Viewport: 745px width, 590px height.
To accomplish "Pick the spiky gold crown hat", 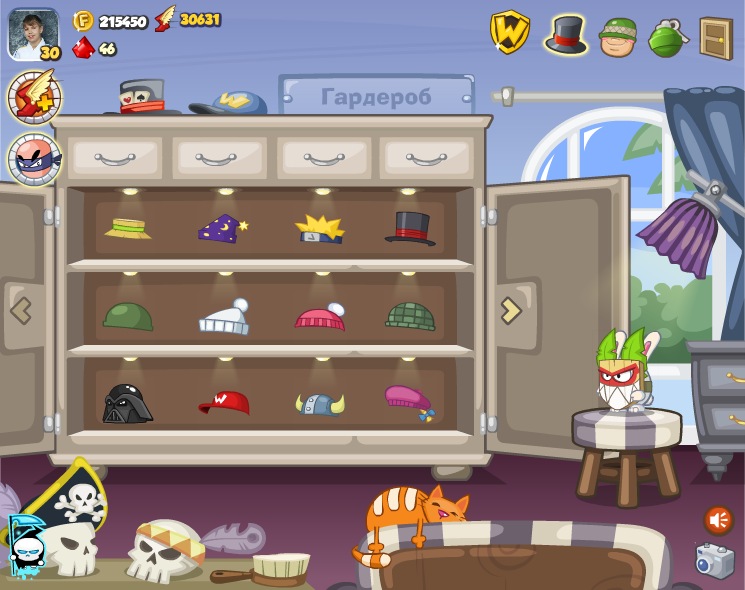I will point(319,228).
